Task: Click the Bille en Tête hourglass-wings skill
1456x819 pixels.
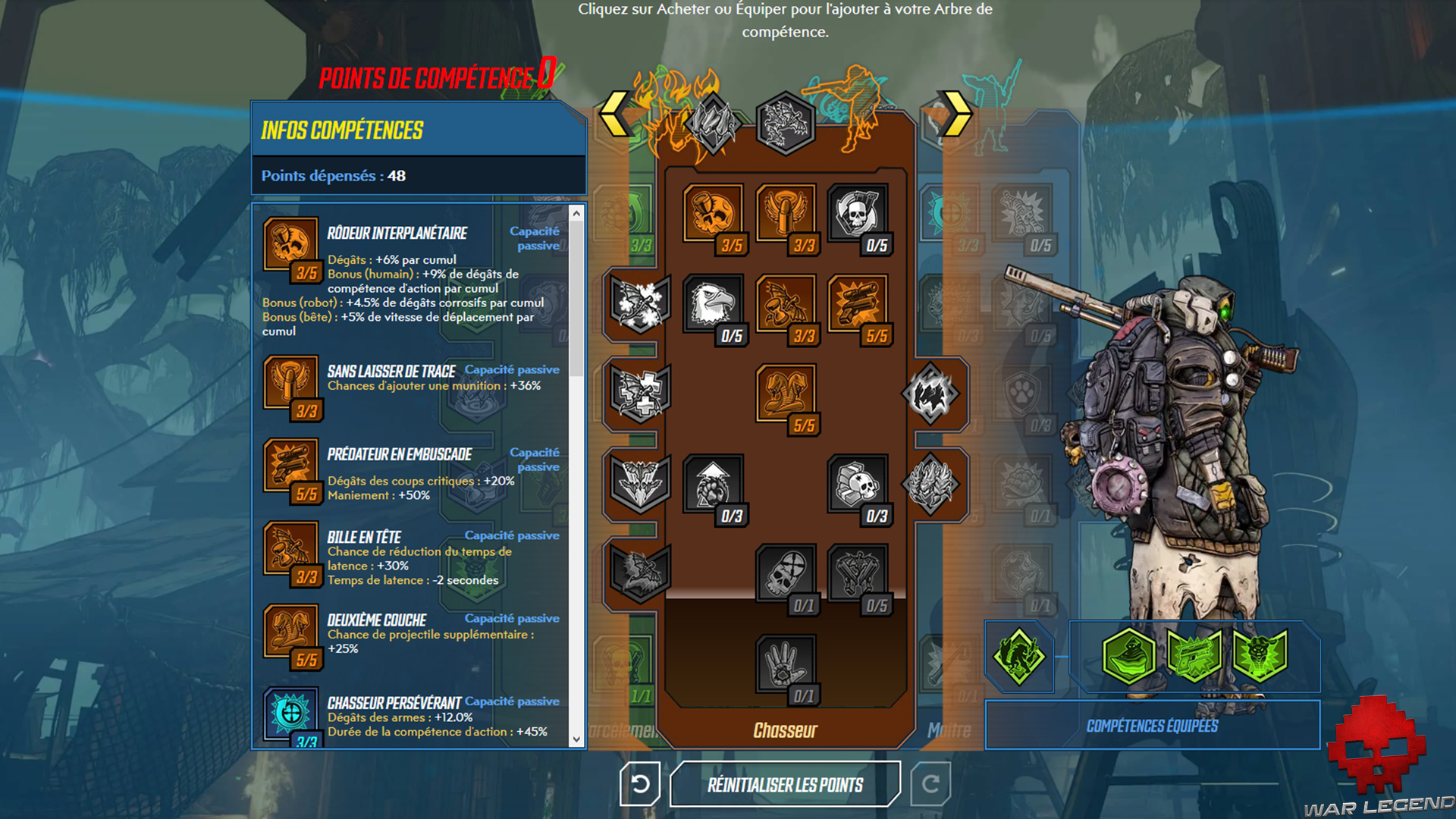Action: 785,303
